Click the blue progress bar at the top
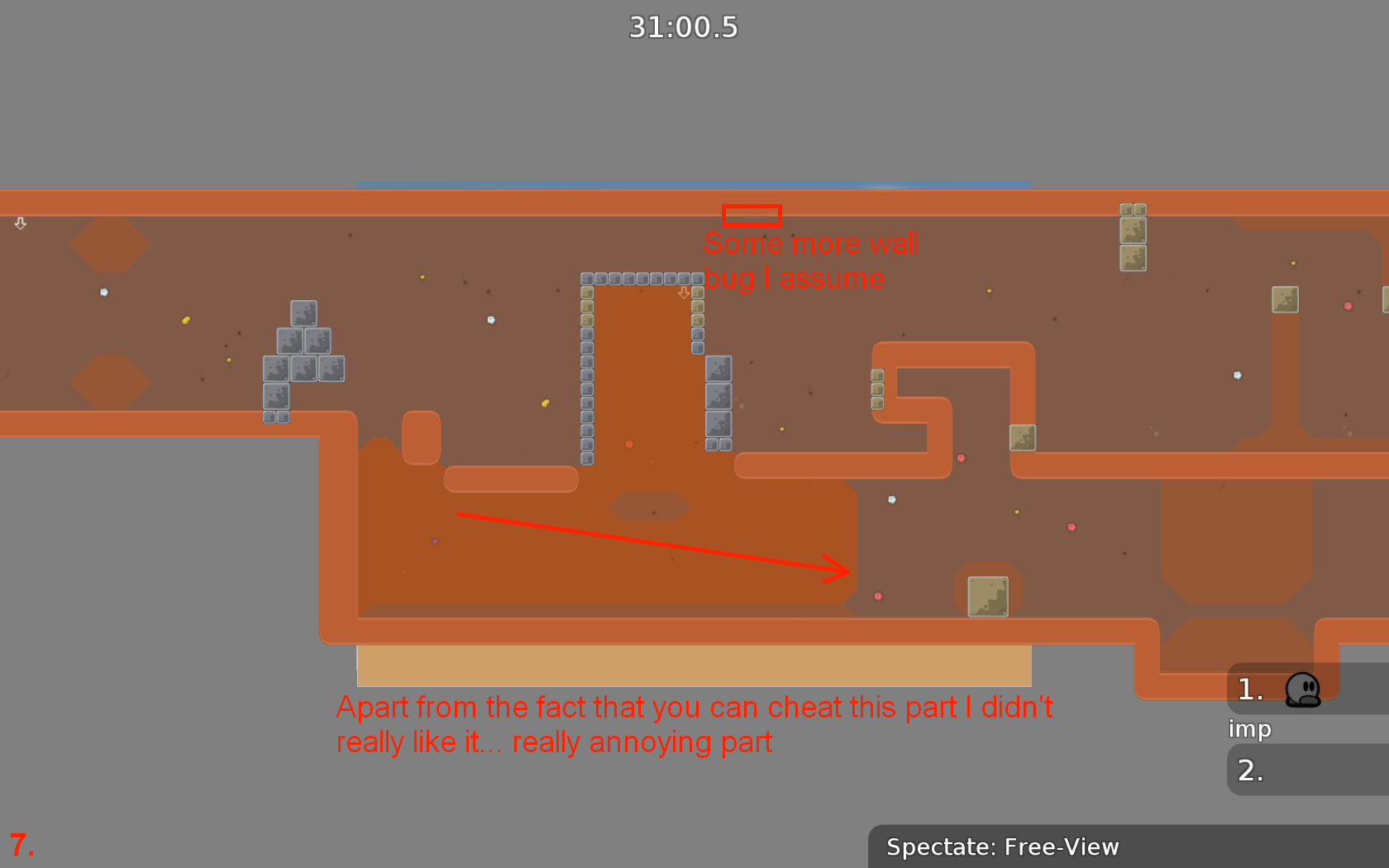 tap(690, 185)
